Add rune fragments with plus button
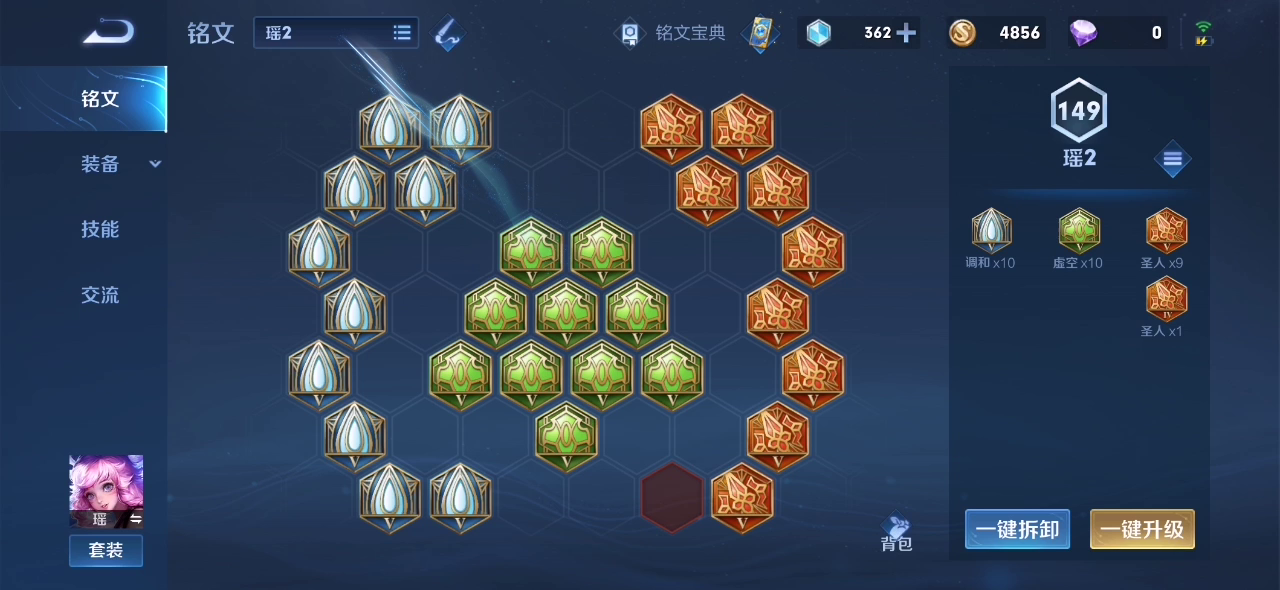Screen dimensions: 1280x590 coord(906,33)
